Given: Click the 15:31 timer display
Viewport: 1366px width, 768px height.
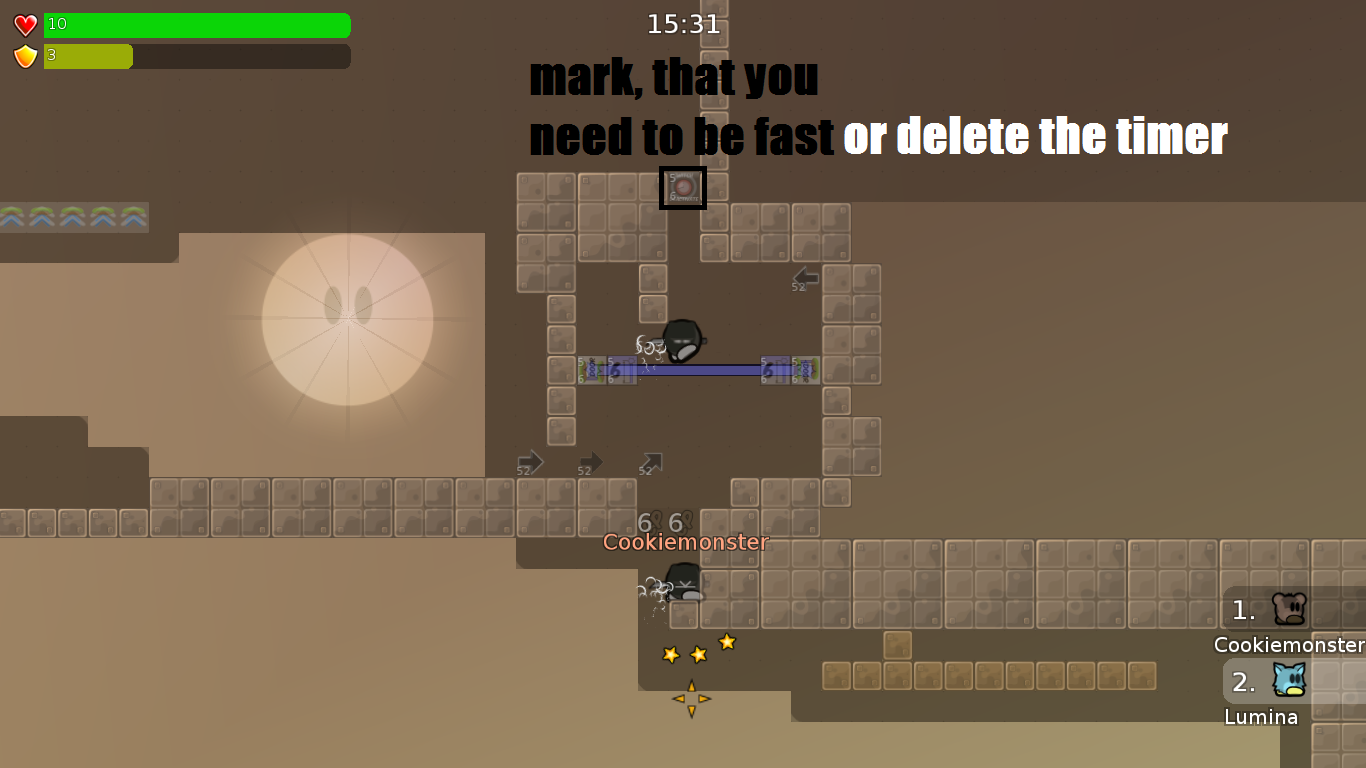Looking at the screenshot, I should point(683,24).
